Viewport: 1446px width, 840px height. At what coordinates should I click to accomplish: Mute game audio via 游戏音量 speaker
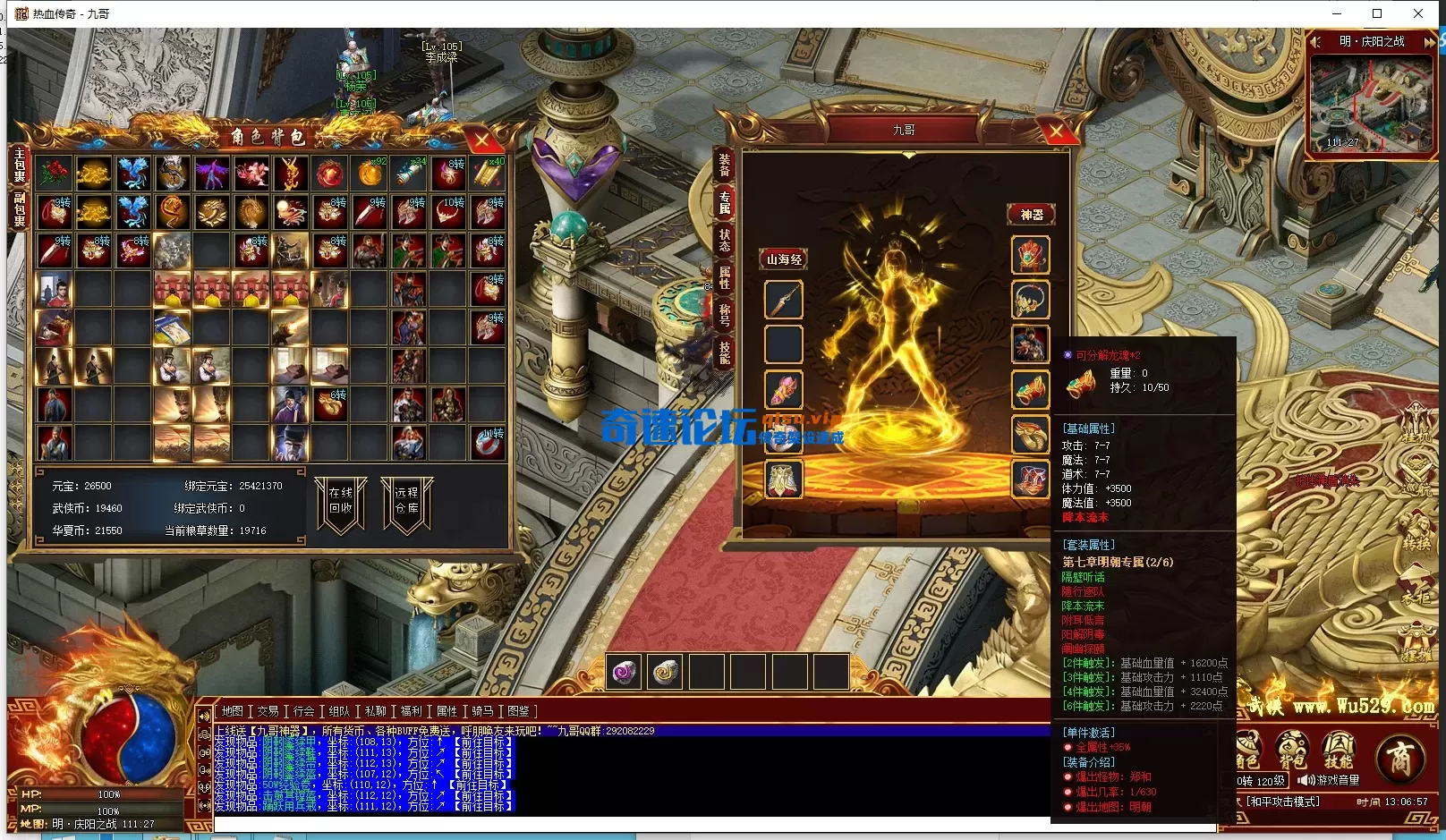(1305, 780)
